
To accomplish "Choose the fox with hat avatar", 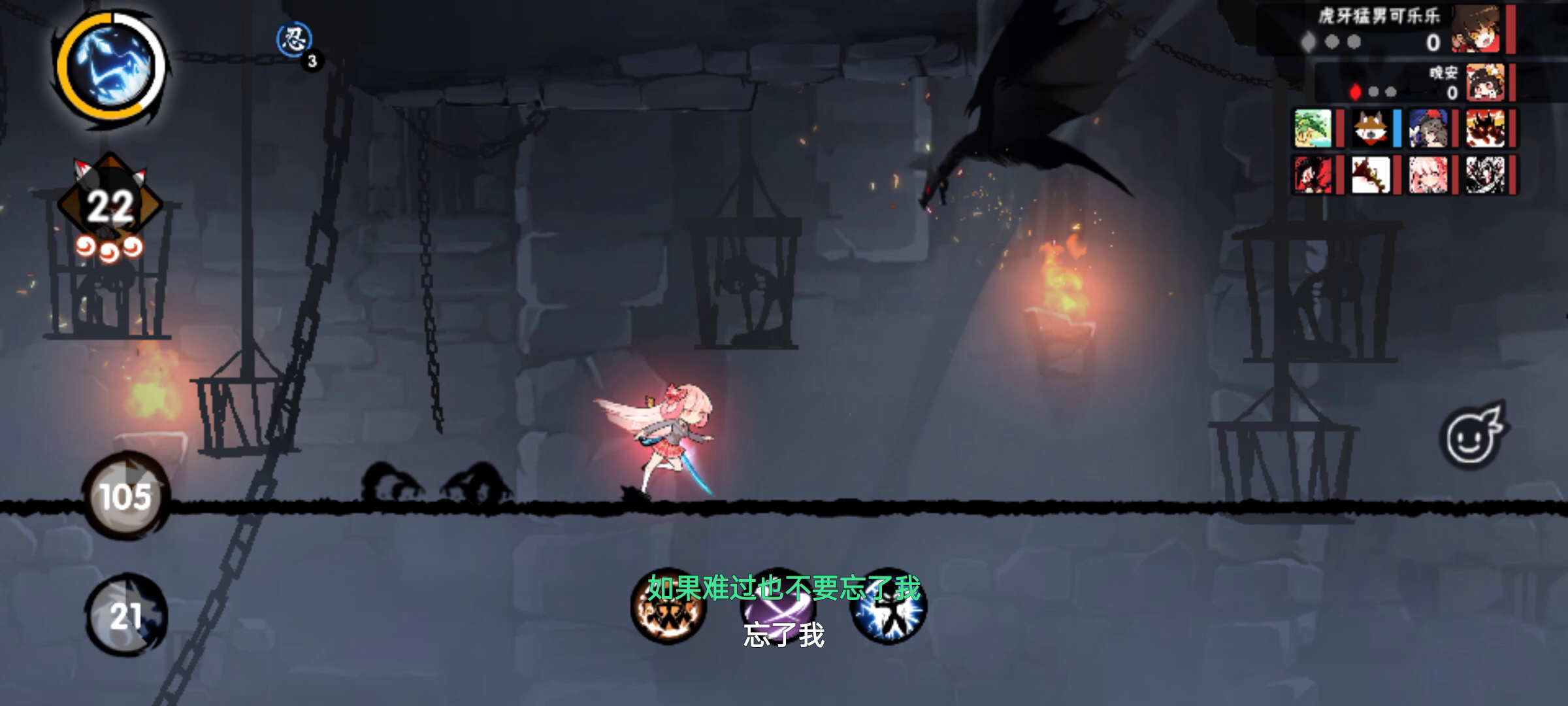I will coord(1370,127).
